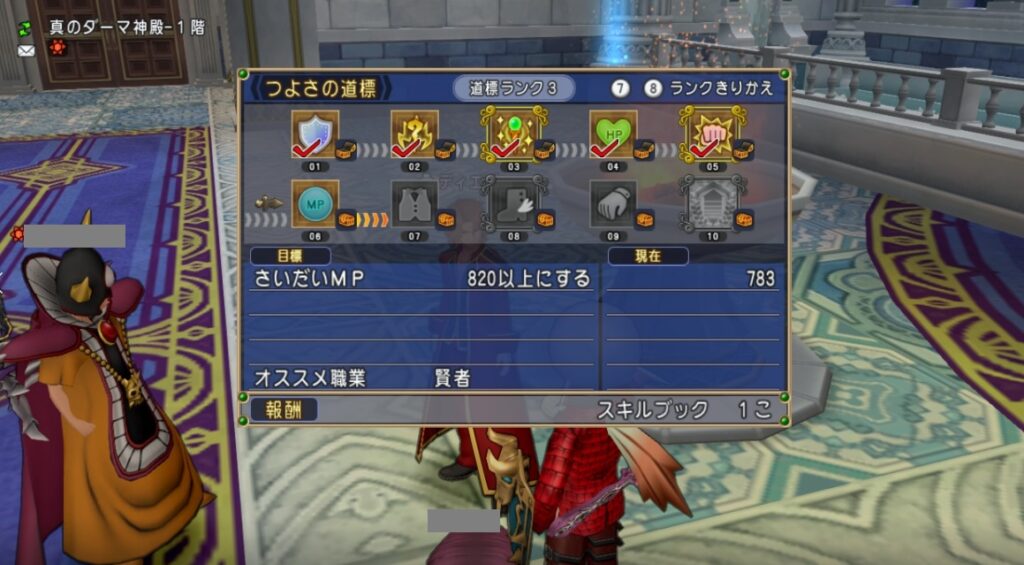1024x565 pixels.
Task: Select the locked glove milestone 09
Action: 612,204
